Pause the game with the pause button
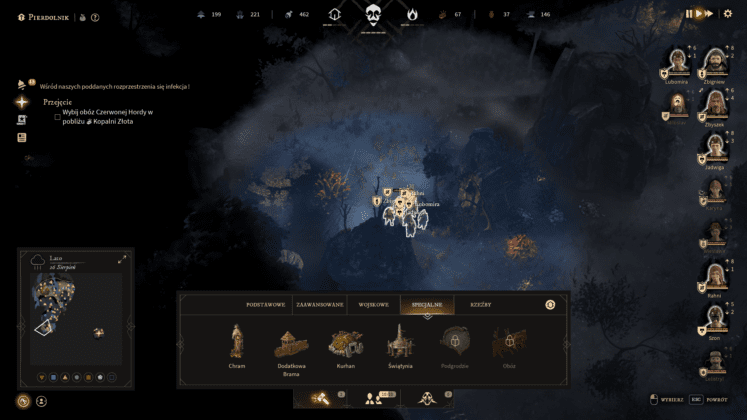Screen dimensions: 747x420 (x=688, y=14)
